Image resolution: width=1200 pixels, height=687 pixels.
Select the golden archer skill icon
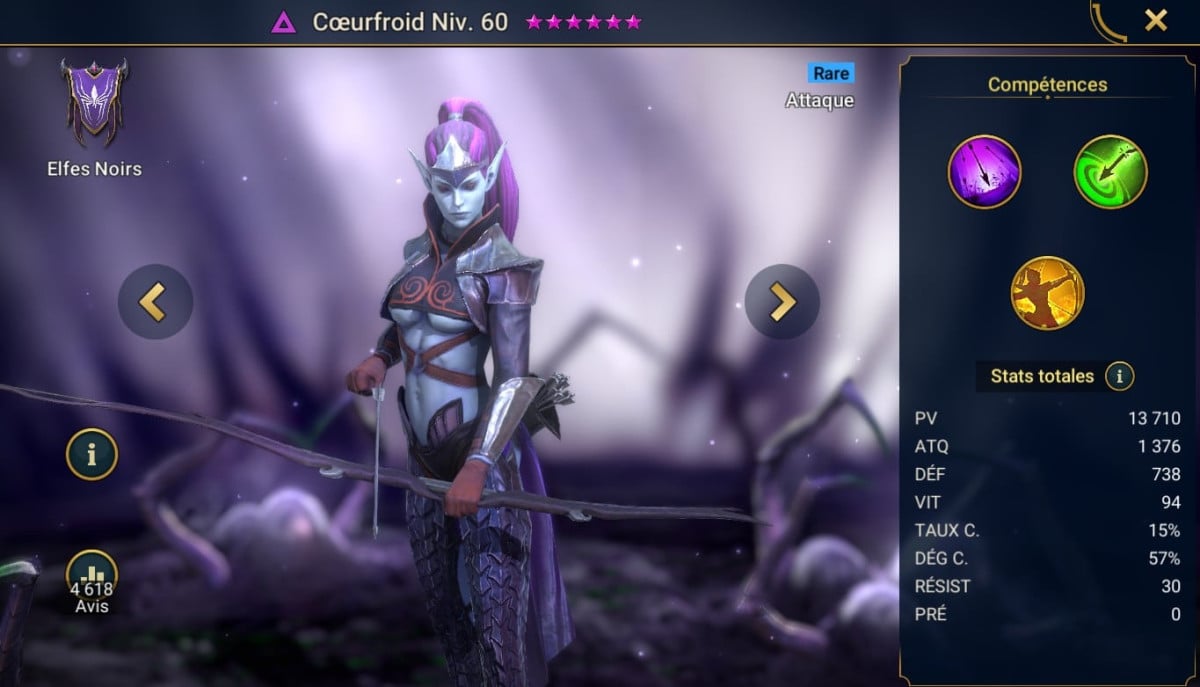1047,293
